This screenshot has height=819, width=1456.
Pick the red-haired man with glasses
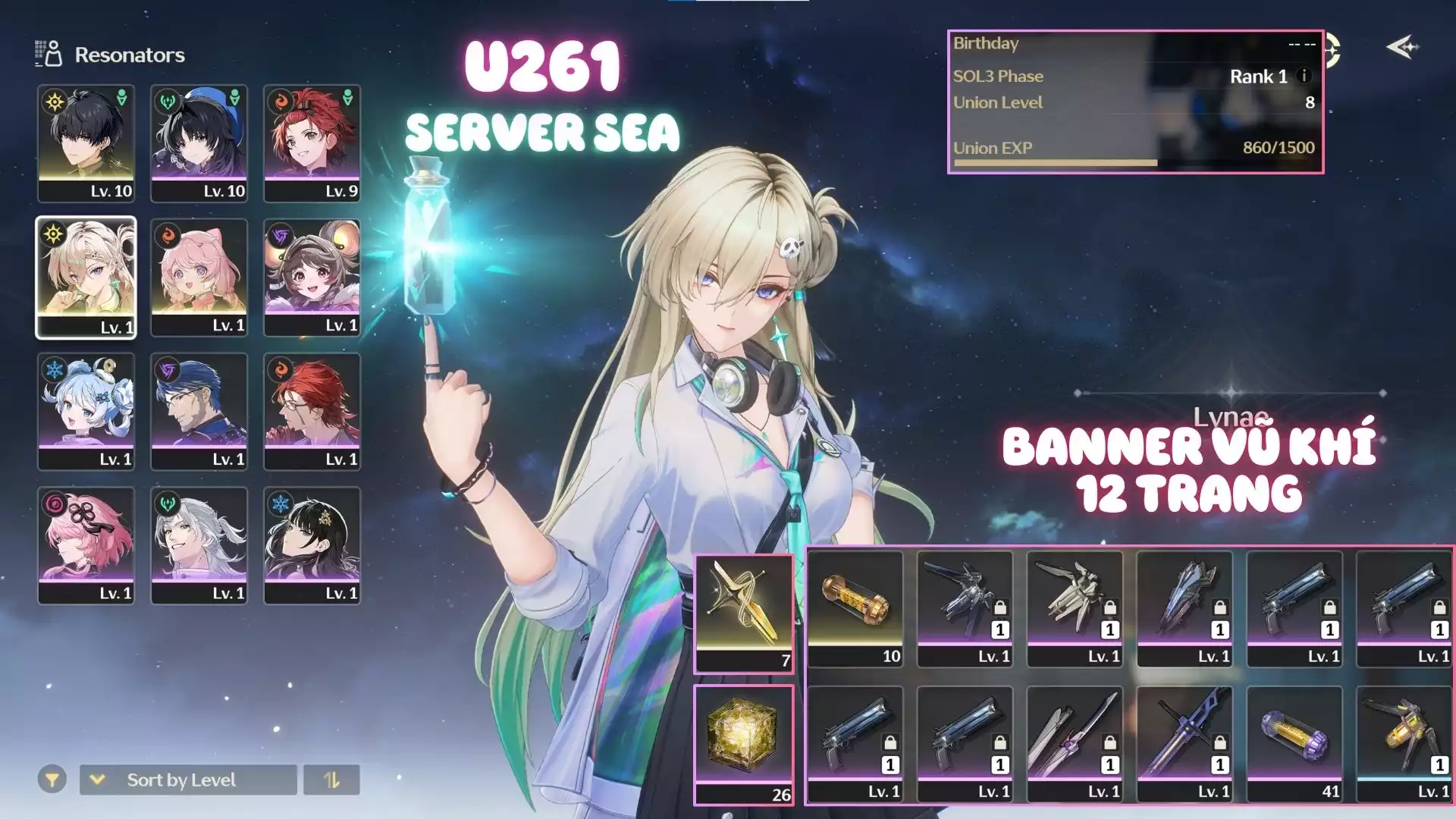[x=312, y=411]
